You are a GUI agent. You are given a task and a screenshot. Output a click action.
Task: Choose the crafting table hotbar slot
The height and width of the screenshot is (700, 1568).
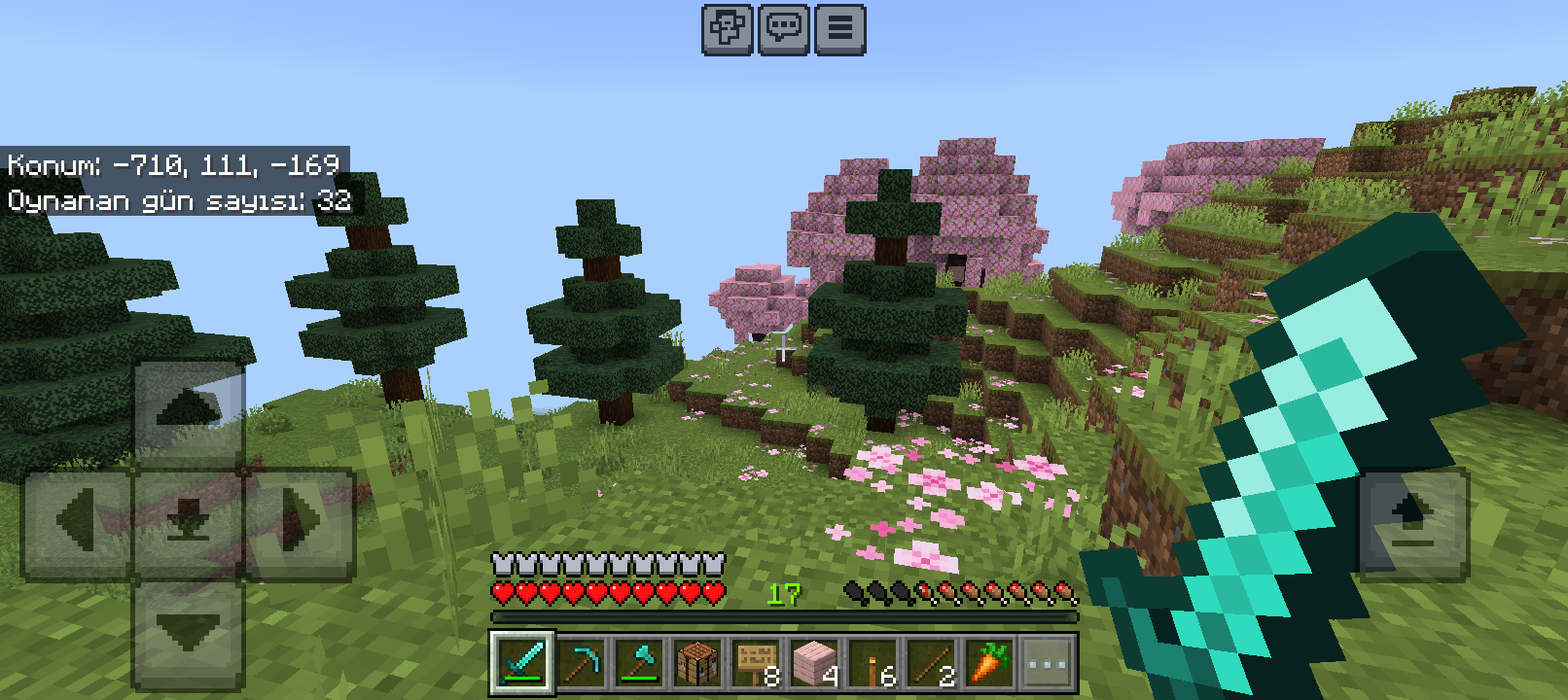click(x=697, y=663)
